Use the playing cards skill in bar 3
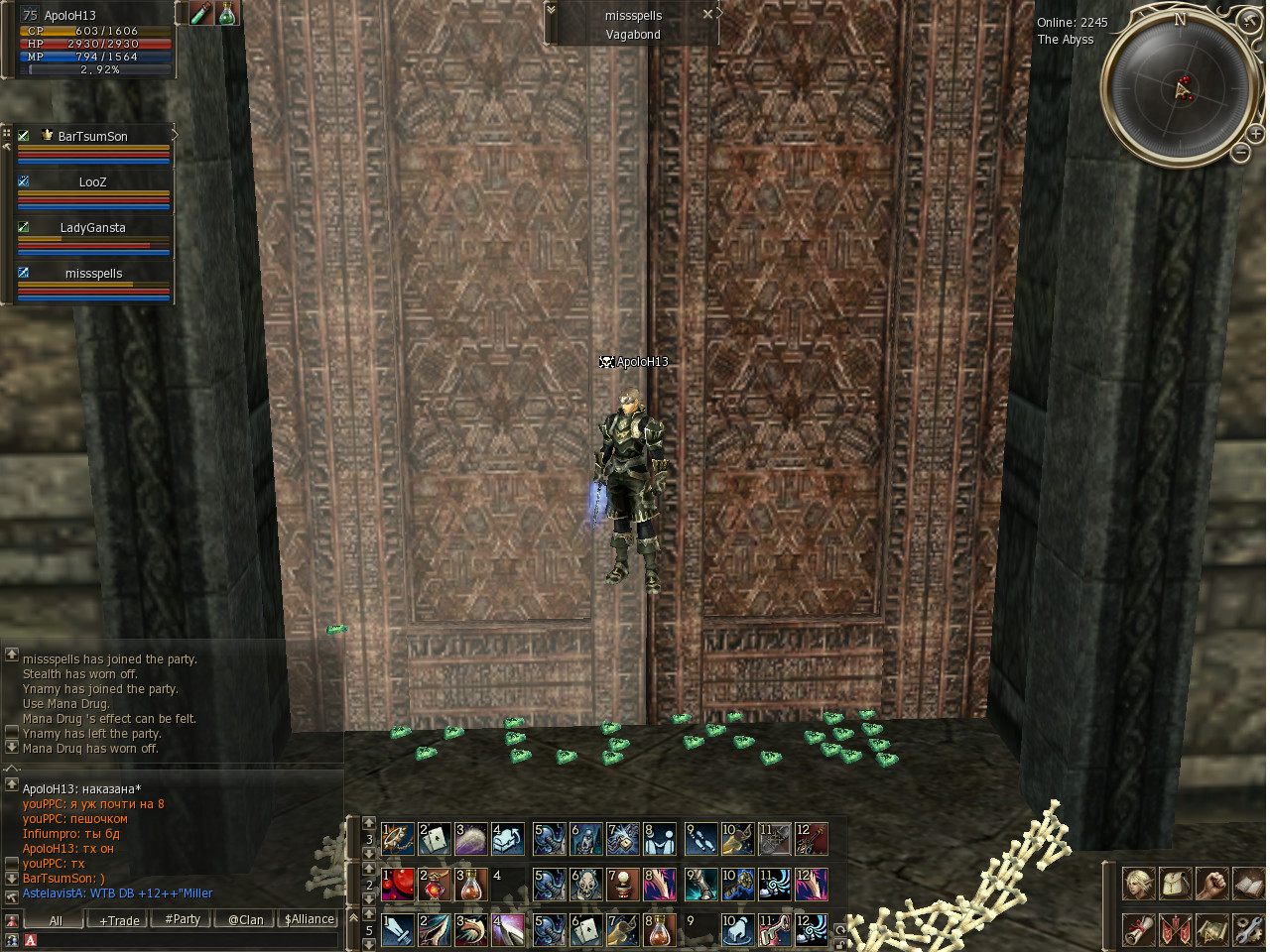This screenshot has width=1270, height=952. point(434,839)
